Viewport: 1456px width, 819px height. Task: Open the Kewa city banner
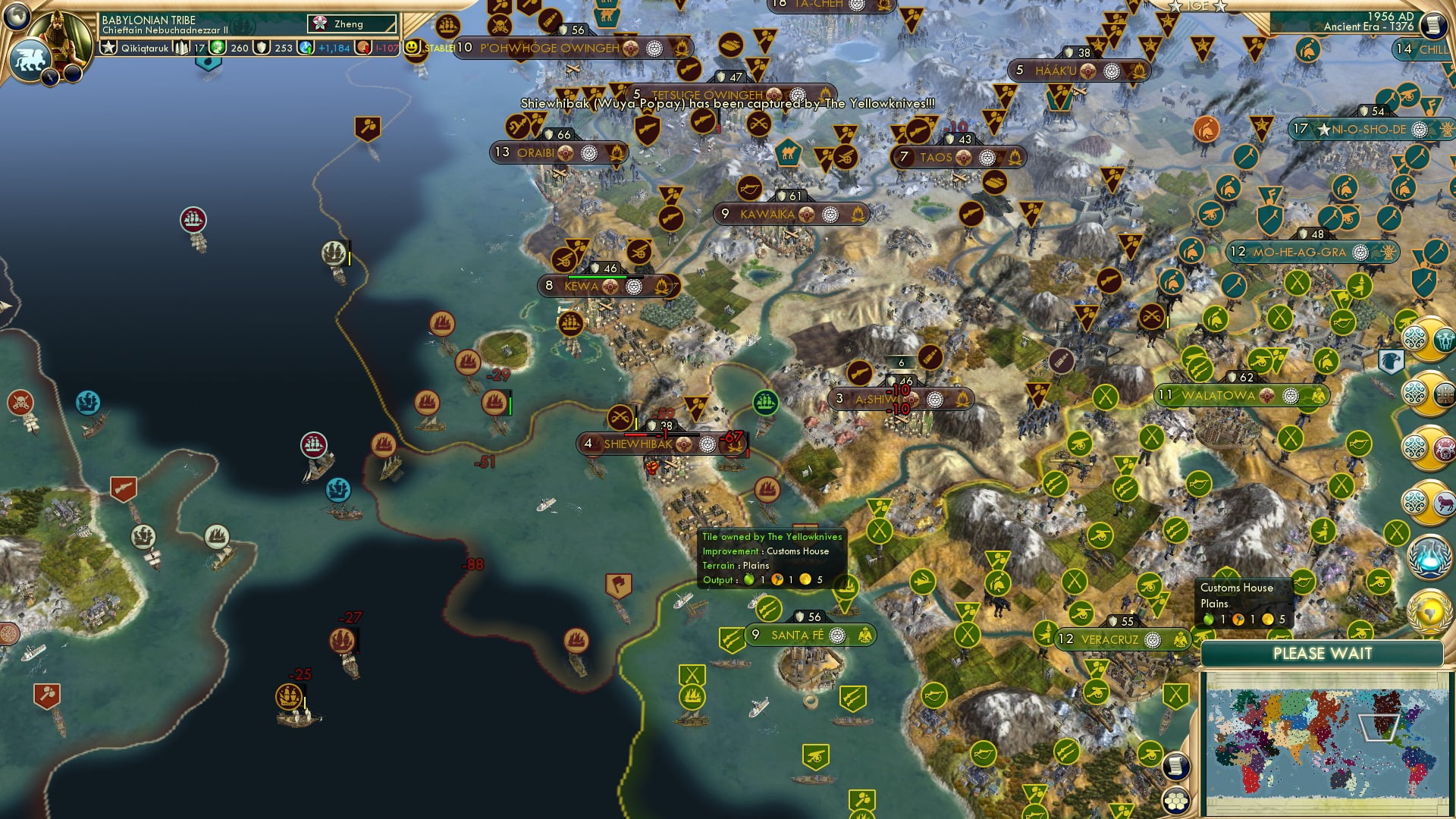pos(582,287)
